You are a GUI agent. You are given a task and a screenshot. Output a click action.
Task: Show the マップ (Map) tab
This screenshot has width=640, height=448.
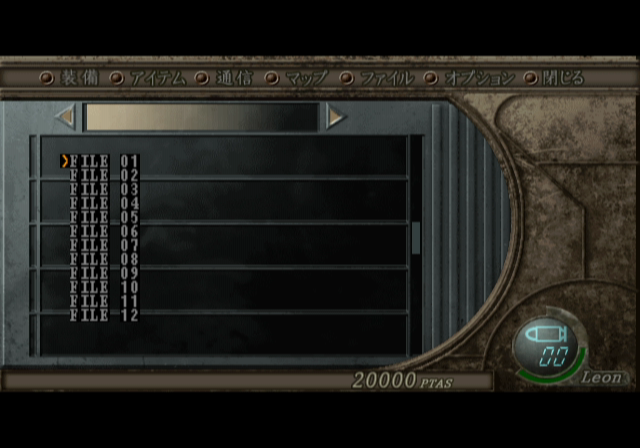[304, 78]
